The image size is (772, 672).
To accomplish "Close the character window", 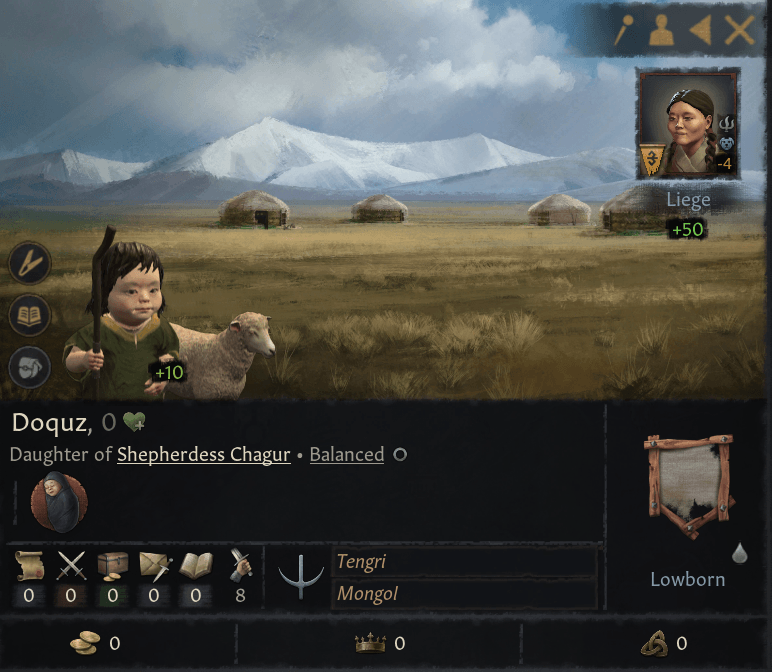I will coord(740,31).
